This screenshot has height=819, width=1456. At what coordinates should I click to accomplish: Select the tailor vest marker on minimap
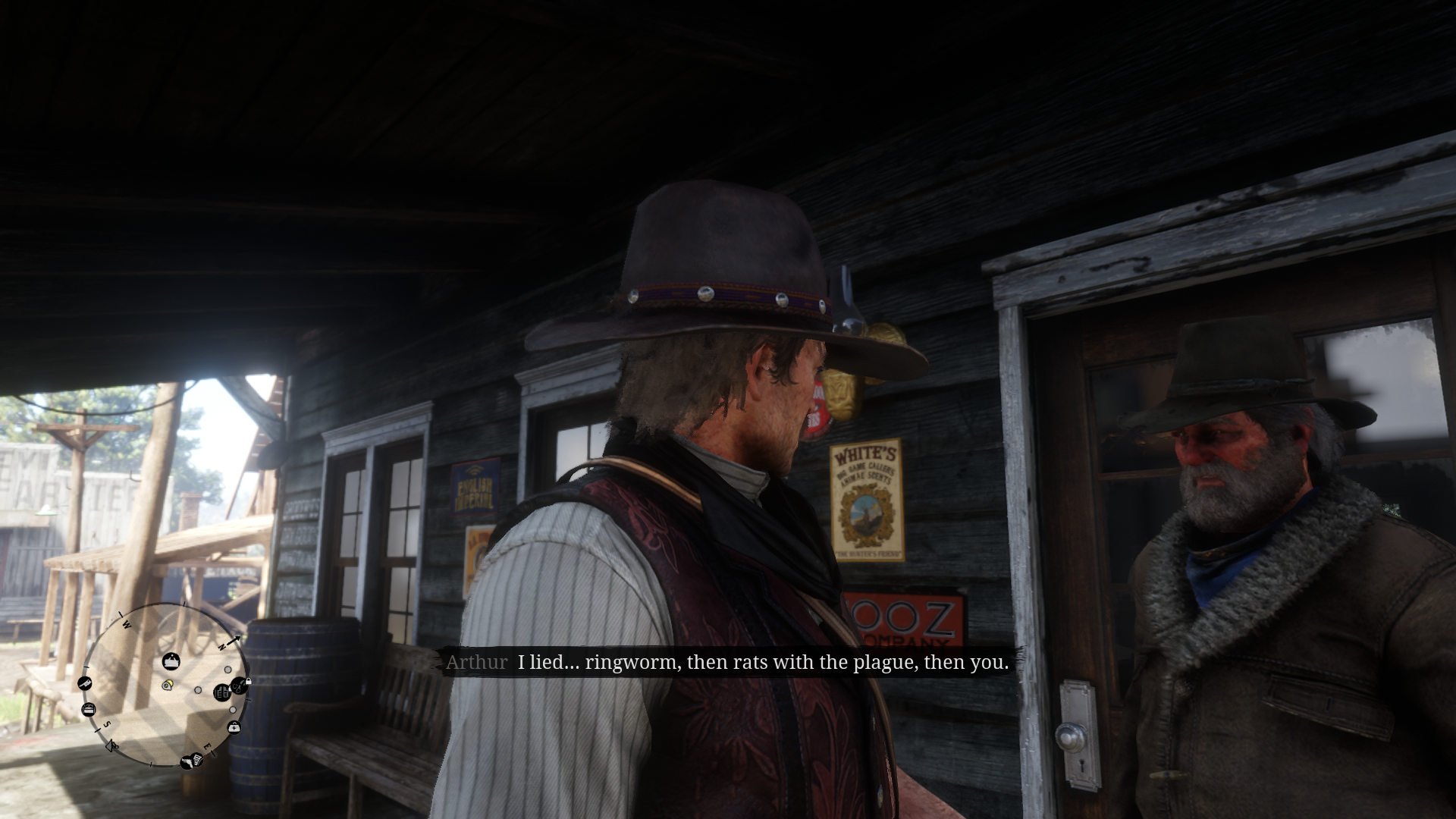pyautogui.click(x=221, y=692)
